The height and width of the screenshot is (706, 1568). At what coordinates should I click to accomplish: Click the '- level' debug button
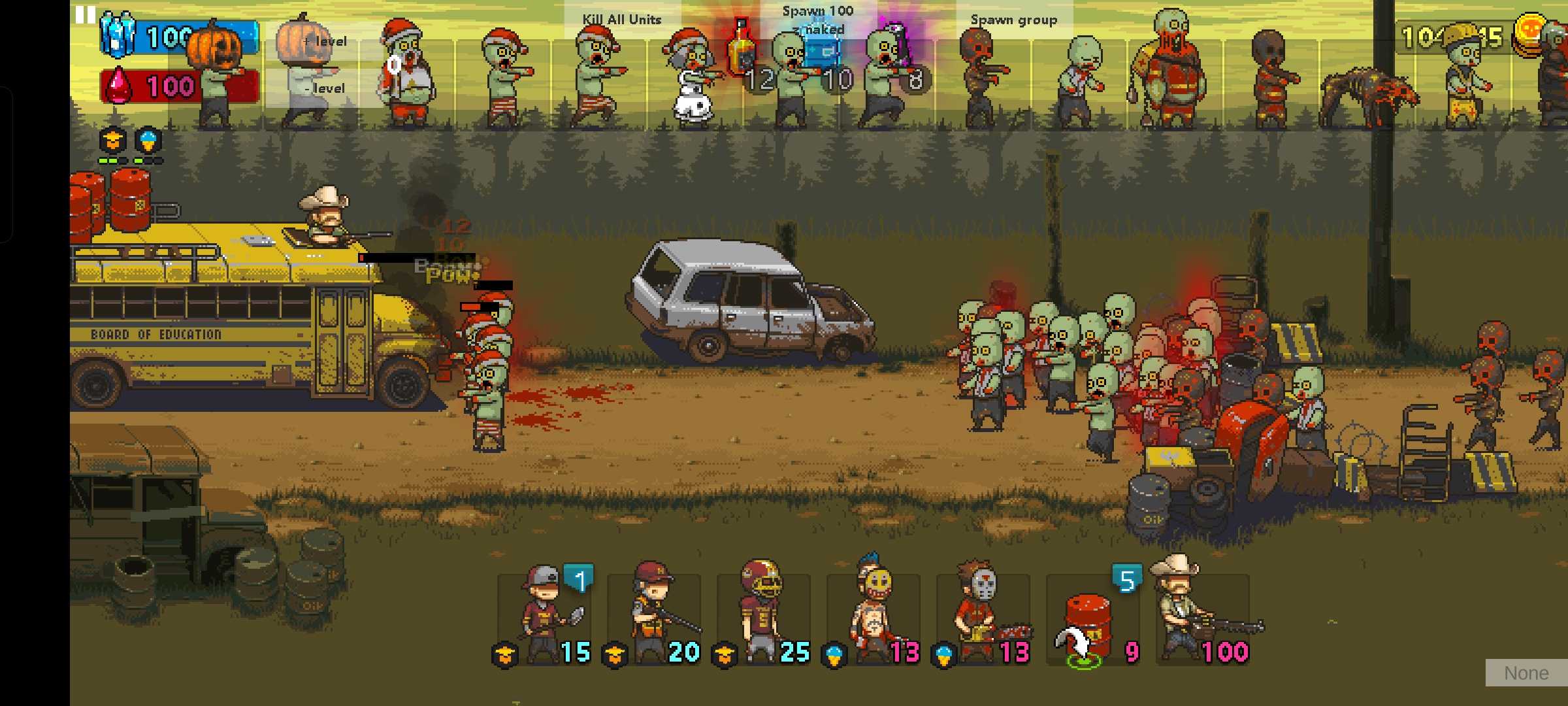[325, 88]
